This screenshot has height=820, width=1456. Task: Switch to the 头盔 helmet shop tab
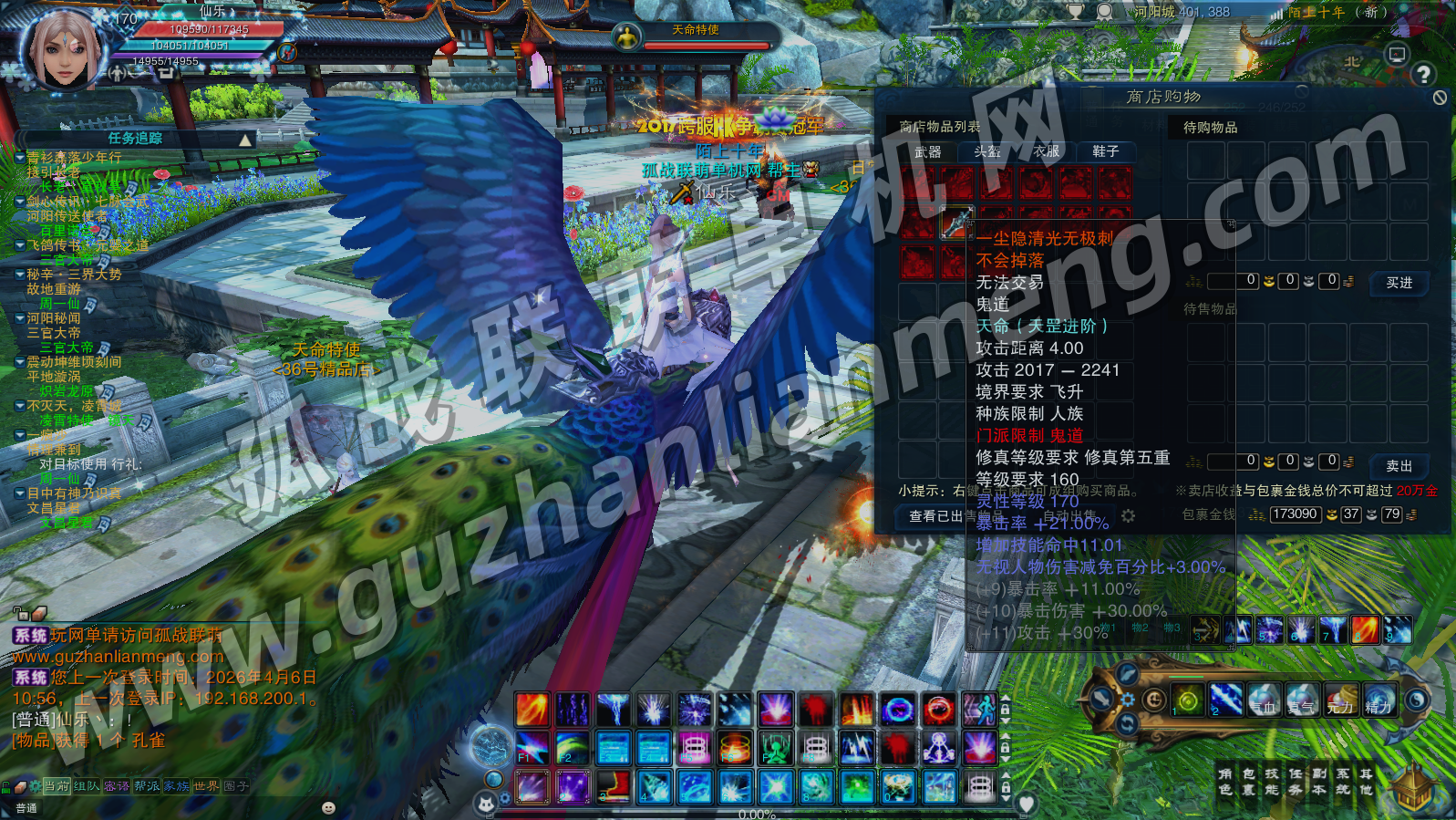[x=987, y=151]
